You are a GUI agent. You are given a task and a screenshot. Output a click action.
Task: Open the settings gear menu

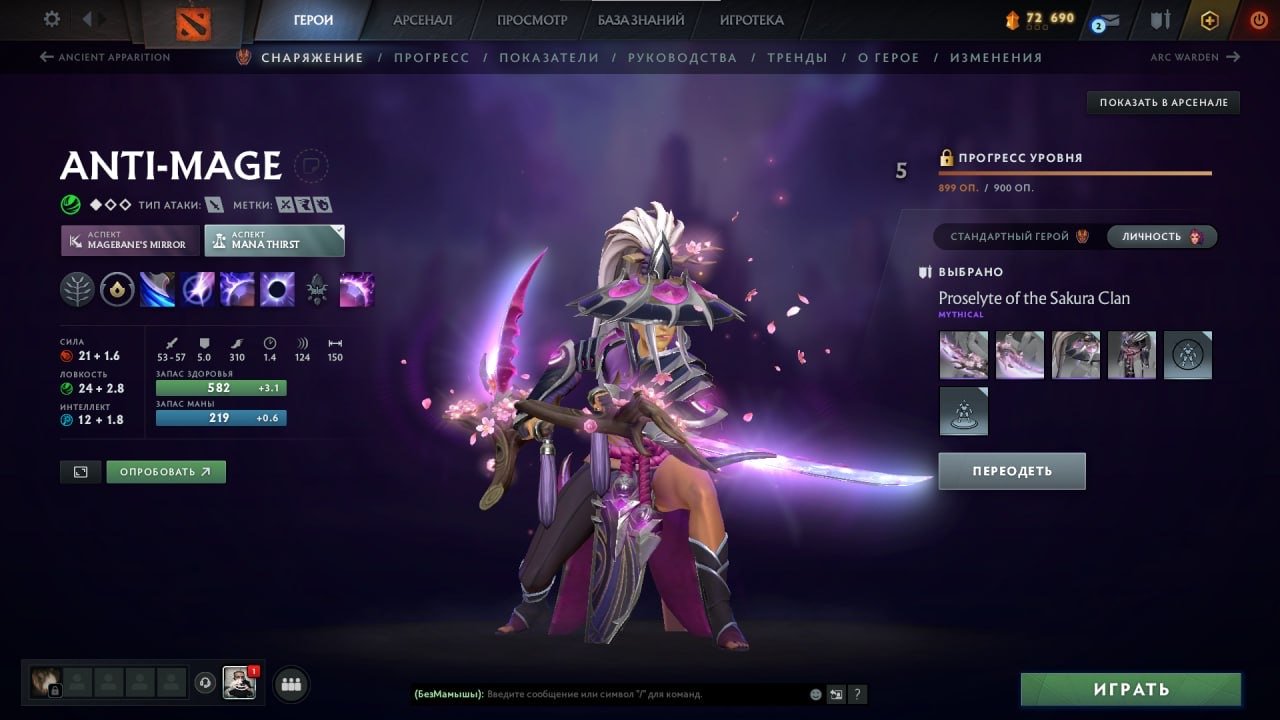tap(52, 19)
